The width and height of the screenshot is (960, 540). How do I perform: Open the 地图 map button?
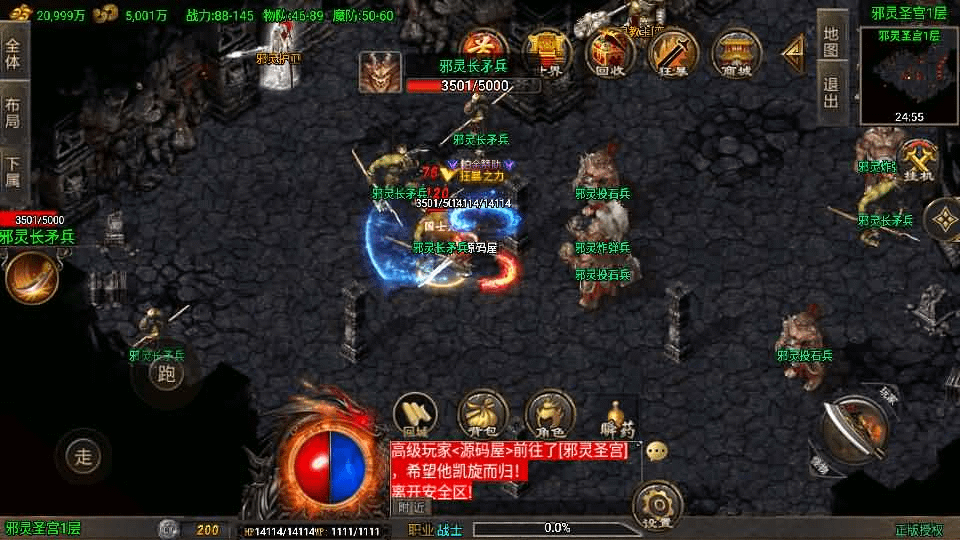point(831,41)
